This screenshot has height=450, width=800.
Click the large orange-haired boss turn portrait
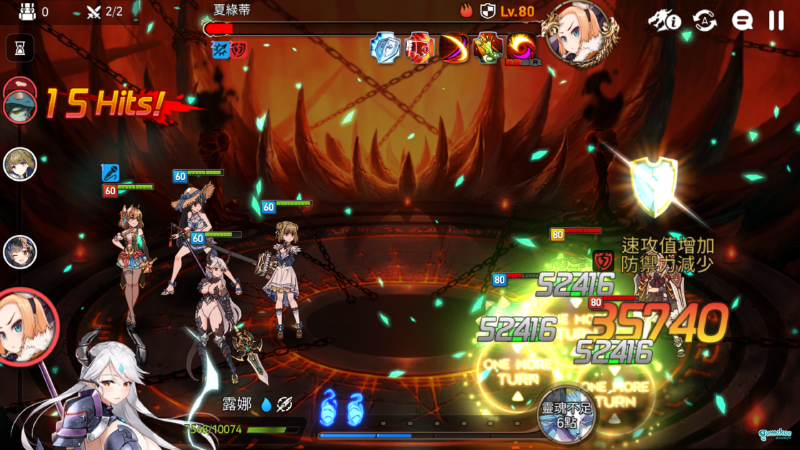(x=25, y=325)
